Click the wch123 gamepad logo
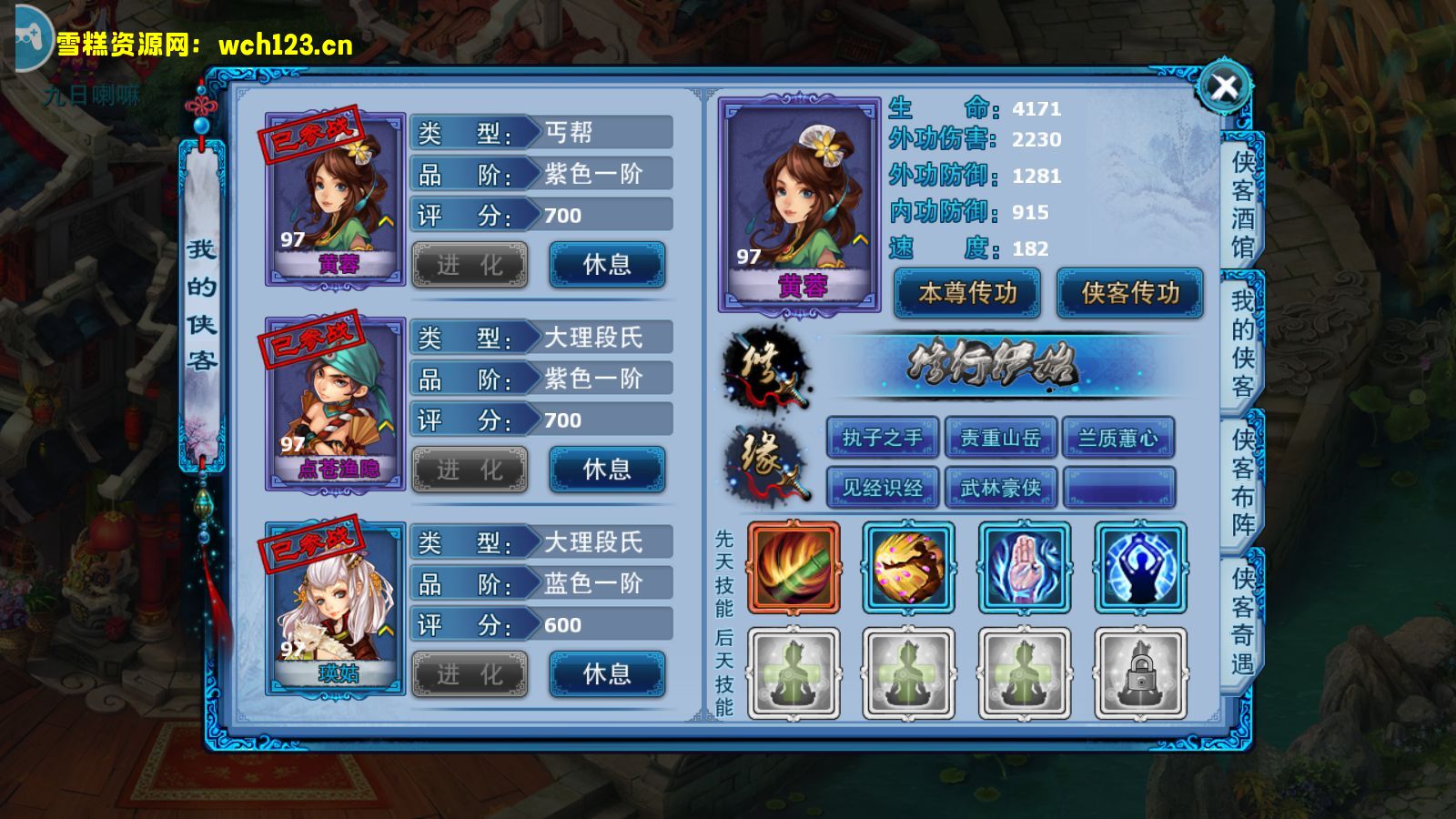The image size is (1456, 819). coord(30,36)
